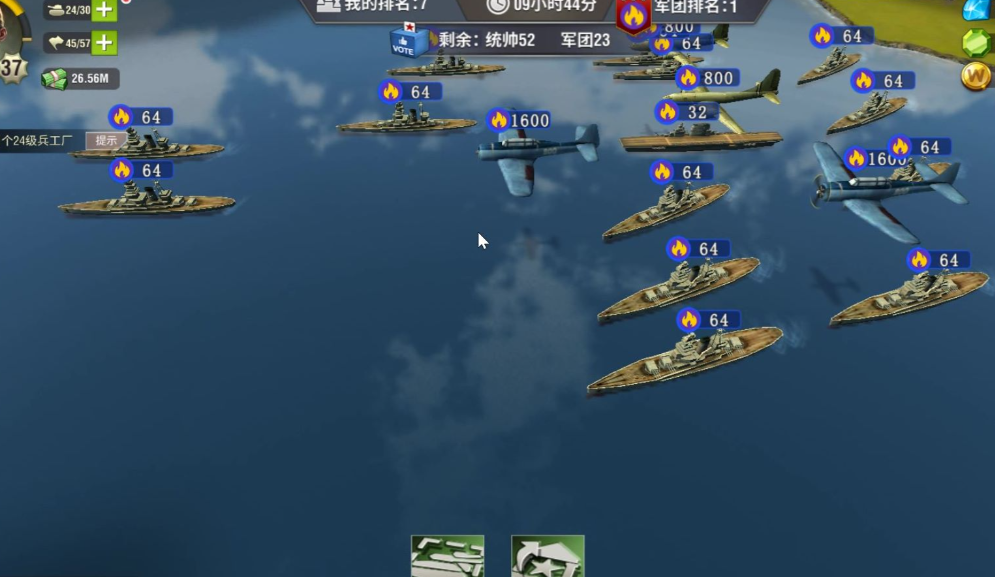
Task: Open the cash balance showing 26.56M
Action: click(80, 78)
